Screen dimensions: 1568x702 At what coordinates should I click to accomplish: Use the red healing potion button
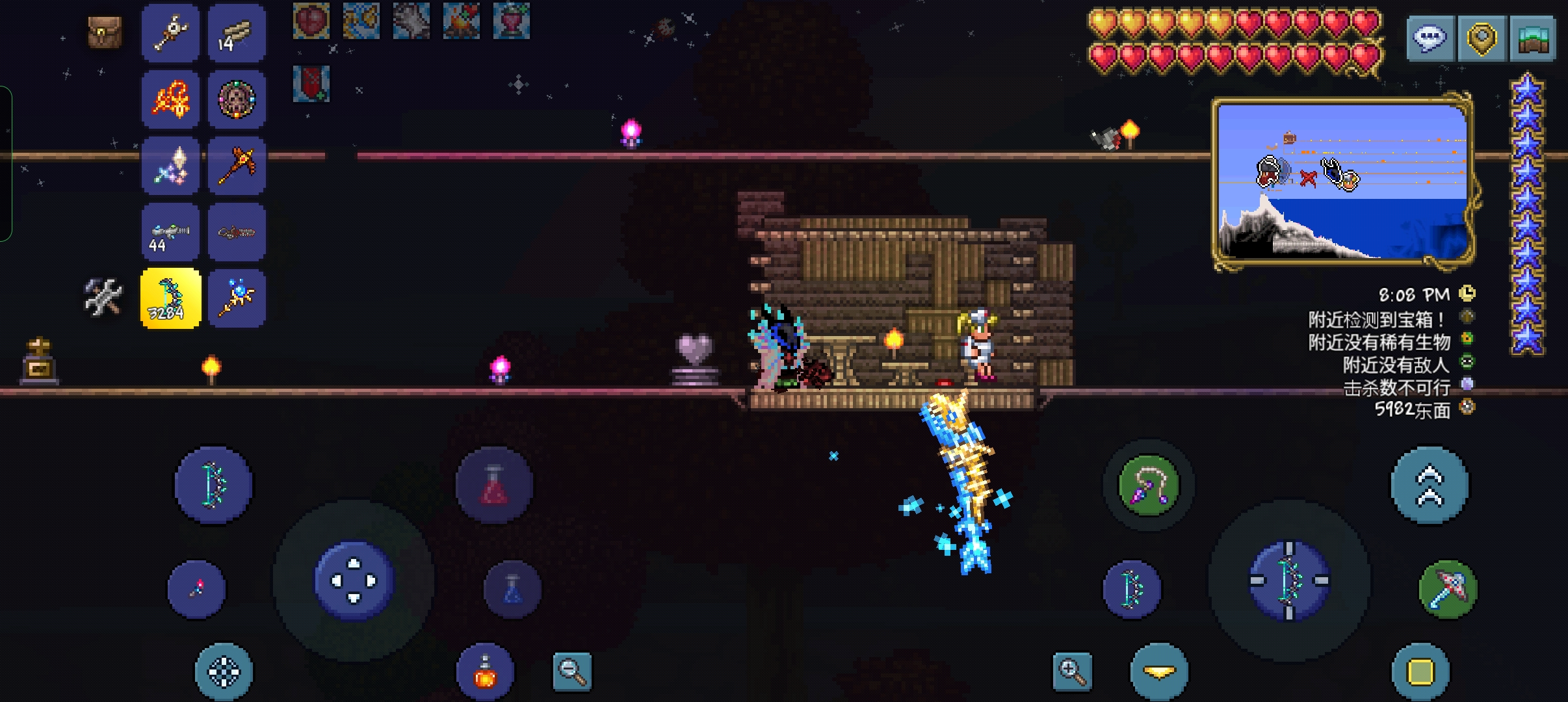point(494,486)
